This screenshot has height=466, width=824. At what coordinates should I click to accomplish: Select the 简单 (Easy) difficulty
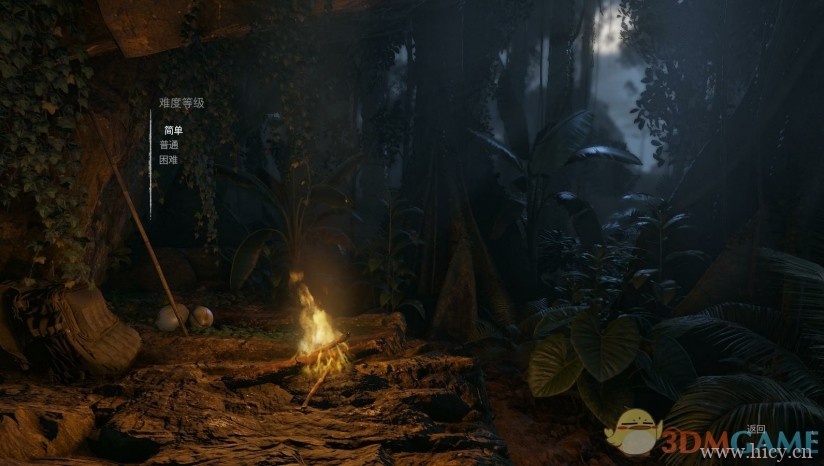173,131
